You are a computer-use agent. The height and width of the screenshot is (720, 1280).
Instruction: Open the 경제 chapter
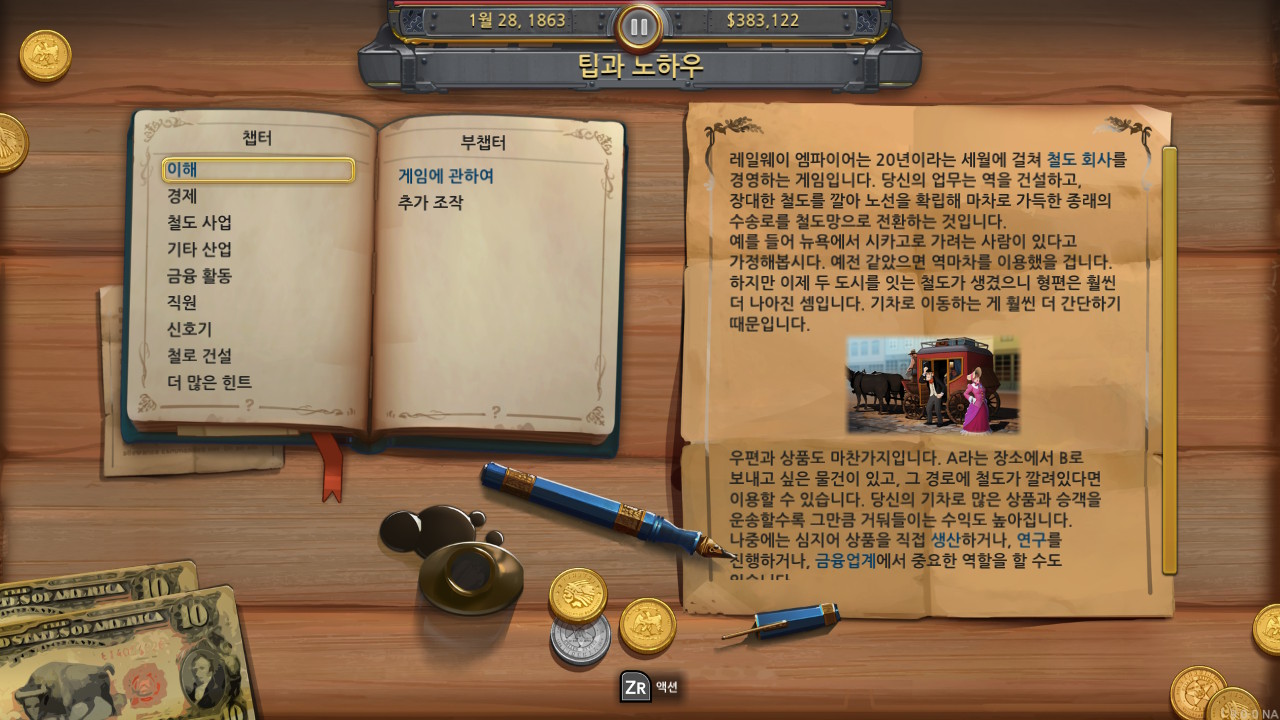click(181, 197)
